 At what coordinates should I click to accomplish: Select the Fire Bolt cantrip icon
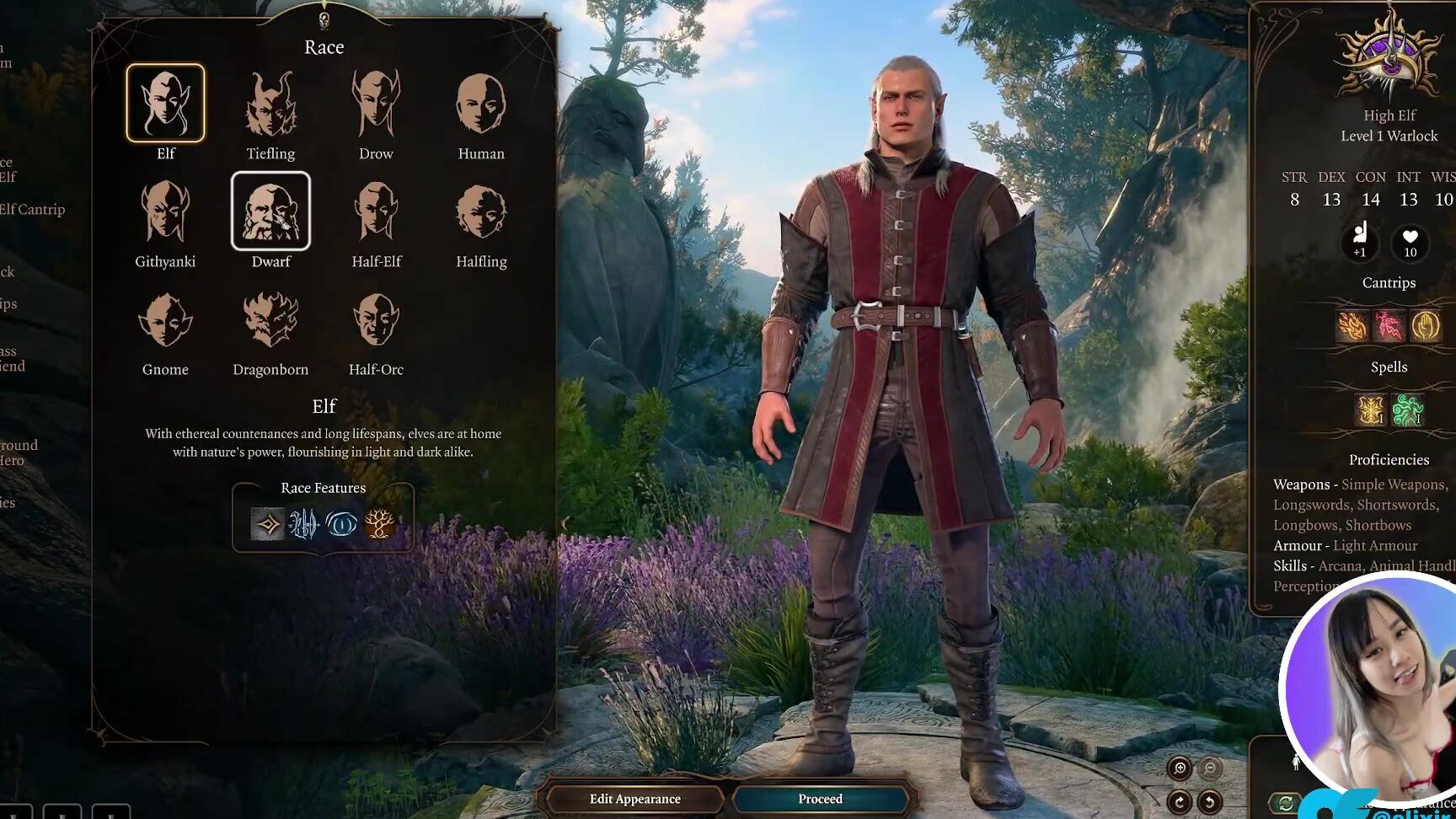pyautogui.click(x=1352, y=325)
